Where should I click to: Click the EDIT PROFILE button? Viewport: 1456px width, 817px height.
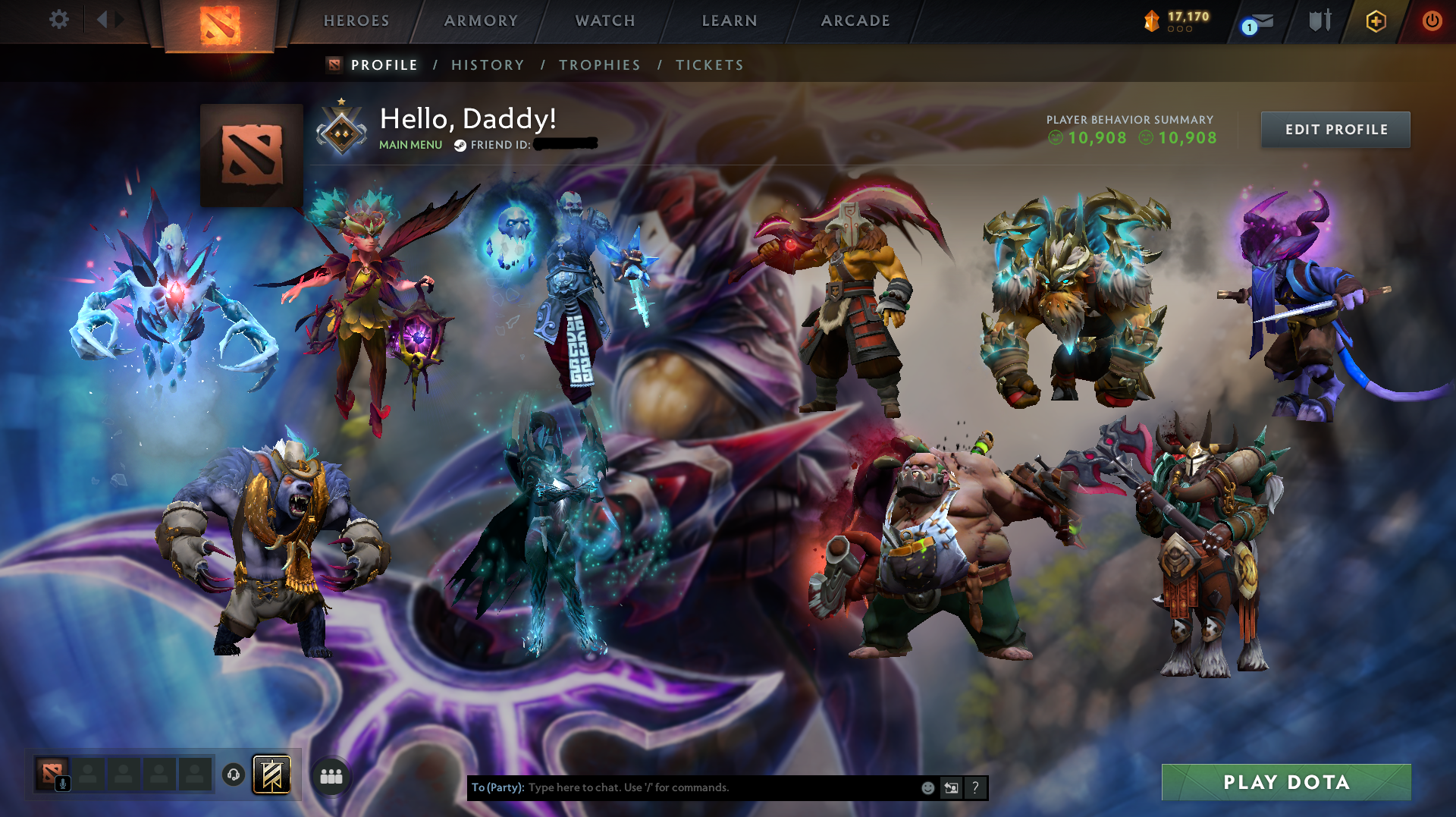(1335, 130)
